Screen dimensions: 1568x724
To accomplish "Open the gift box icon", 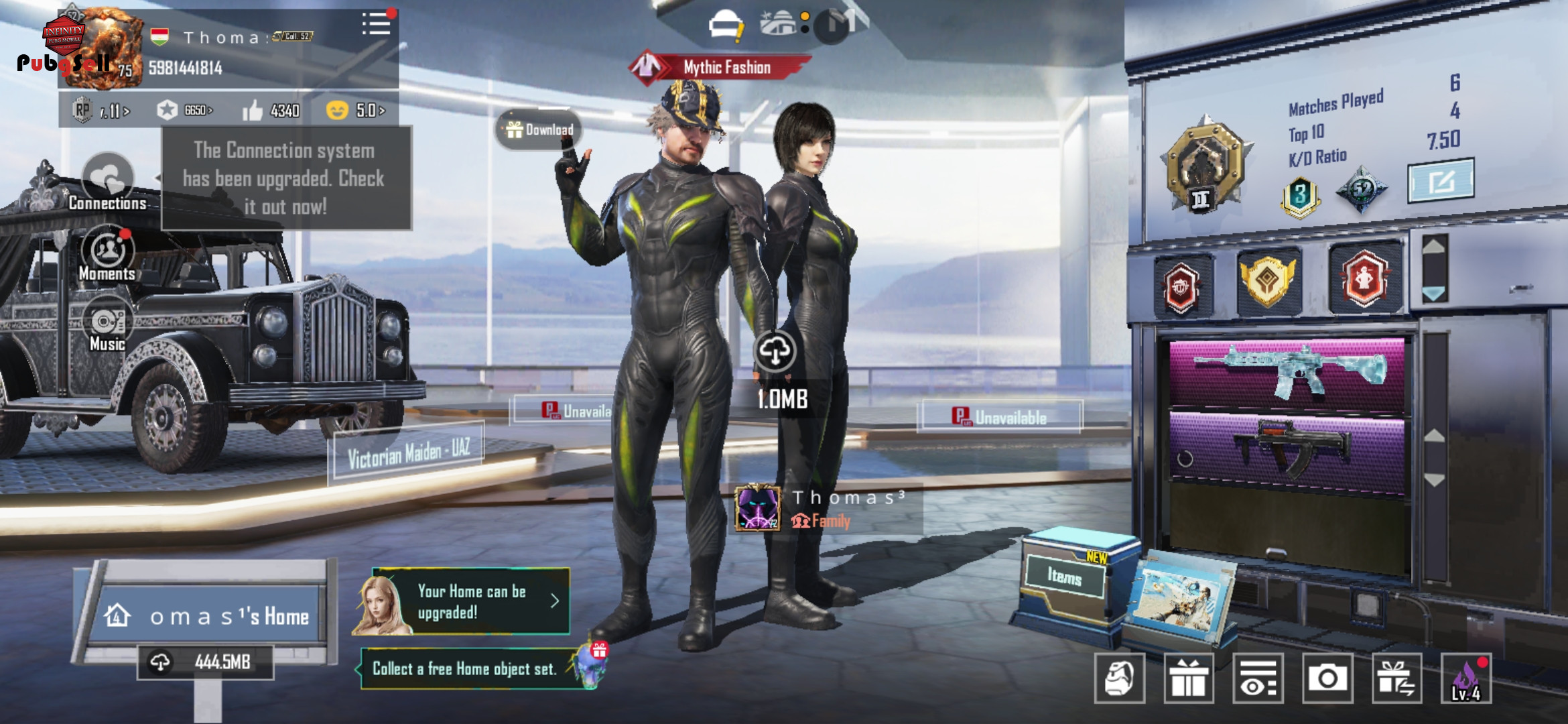I will (x=1189, y=678).
